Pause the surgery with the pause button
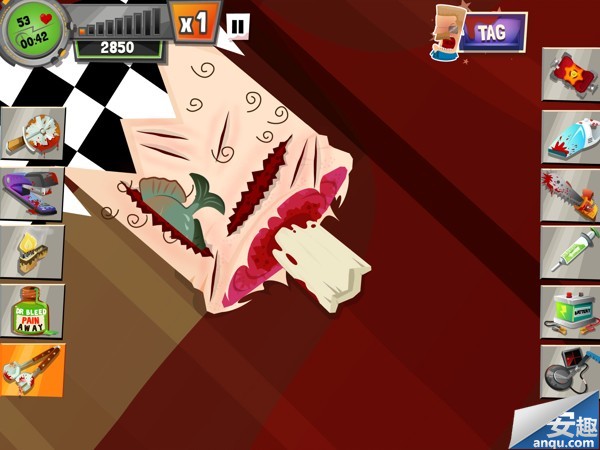Viewport: 600px width, 450px height. coord(238,26)
